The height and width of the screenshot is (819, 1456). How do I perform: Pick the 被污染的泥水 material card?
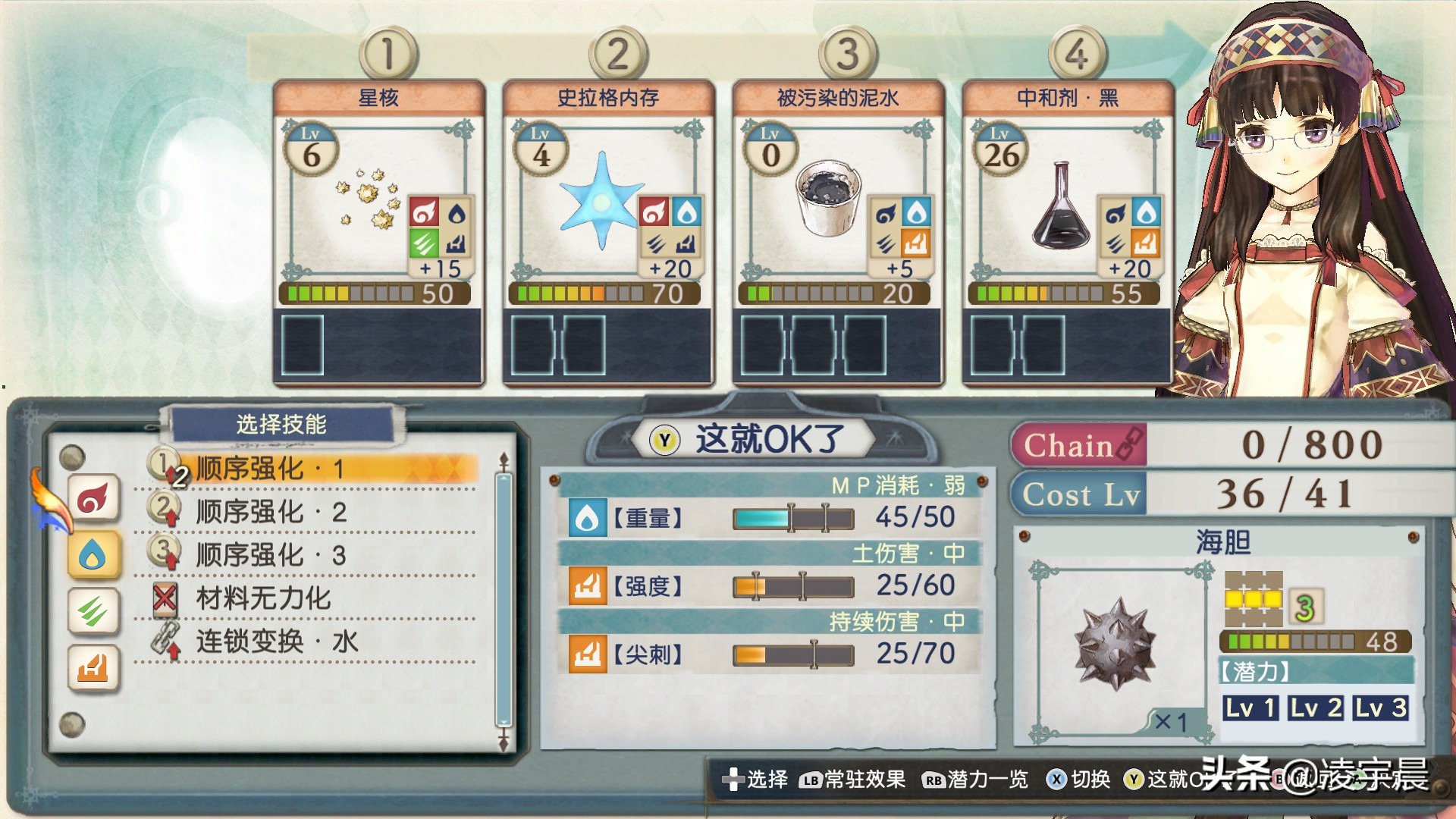tap(838, 231)
